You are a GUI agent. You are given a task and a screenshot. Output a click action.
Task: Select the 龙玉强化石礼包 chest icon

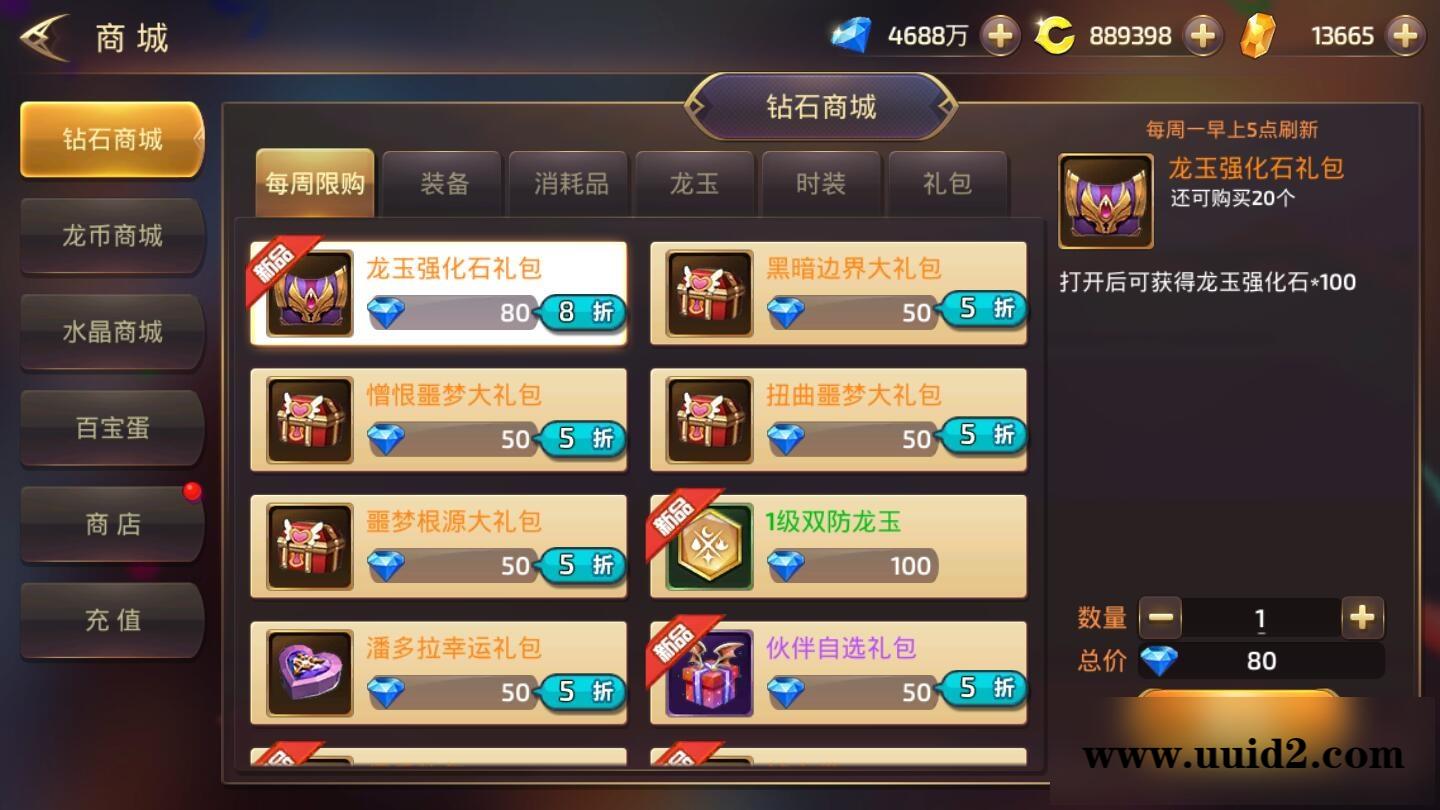(x=308, y=293)
